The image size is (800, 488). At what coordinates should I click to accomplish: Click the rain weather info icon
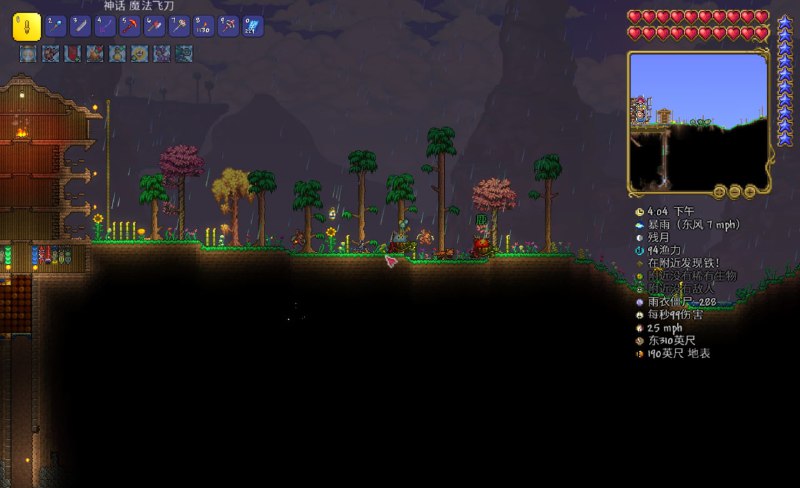coord(640,225)
